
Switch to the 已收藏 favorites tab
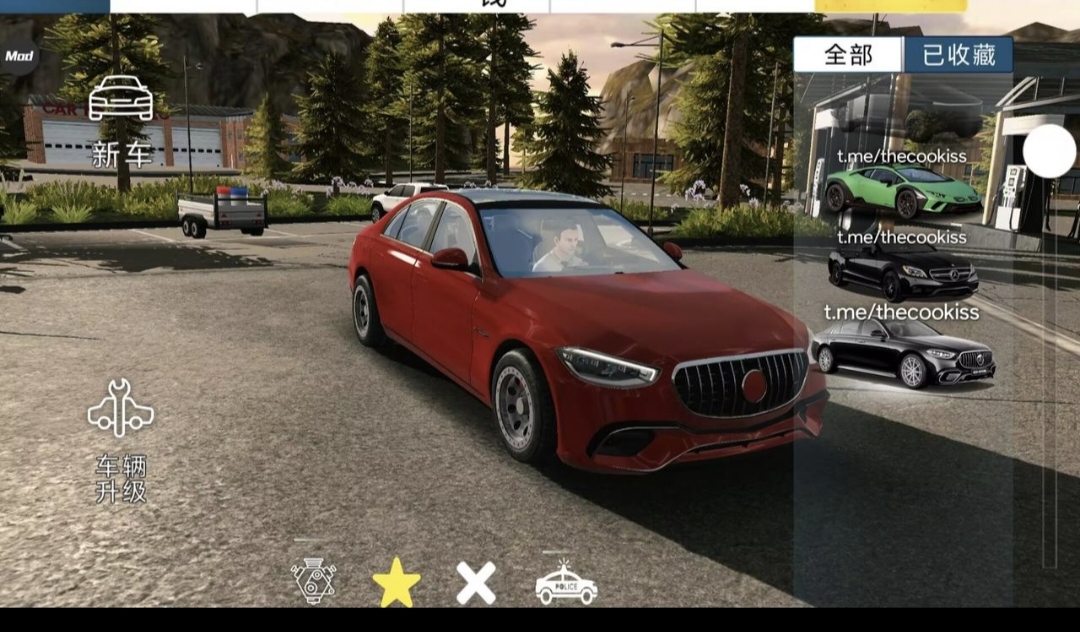pyautogui.click(x=958, y=55)
